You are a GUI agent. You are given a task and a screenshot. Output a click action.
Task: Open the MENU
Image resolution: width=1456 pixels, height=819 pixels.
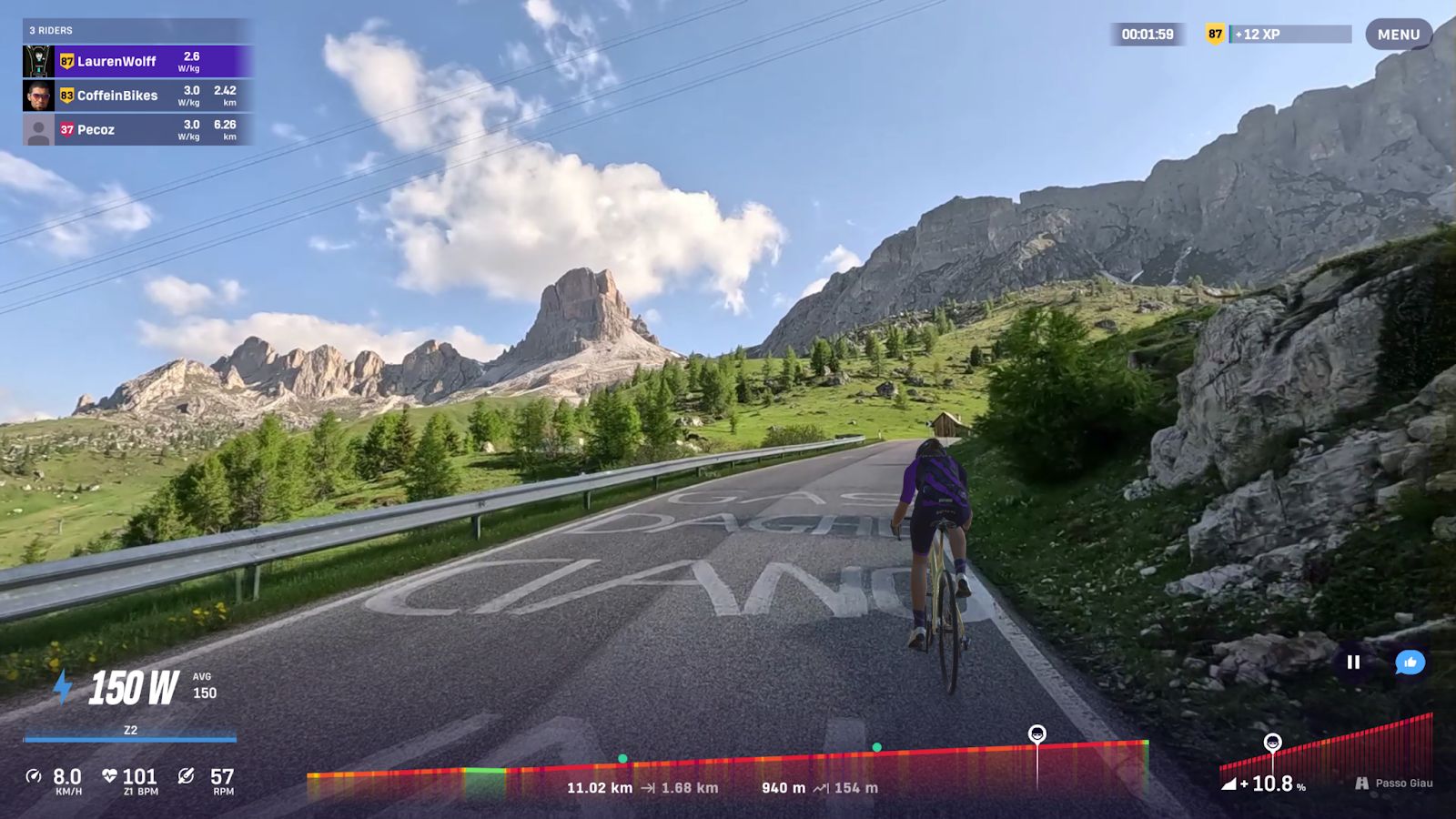point(1399,34)
